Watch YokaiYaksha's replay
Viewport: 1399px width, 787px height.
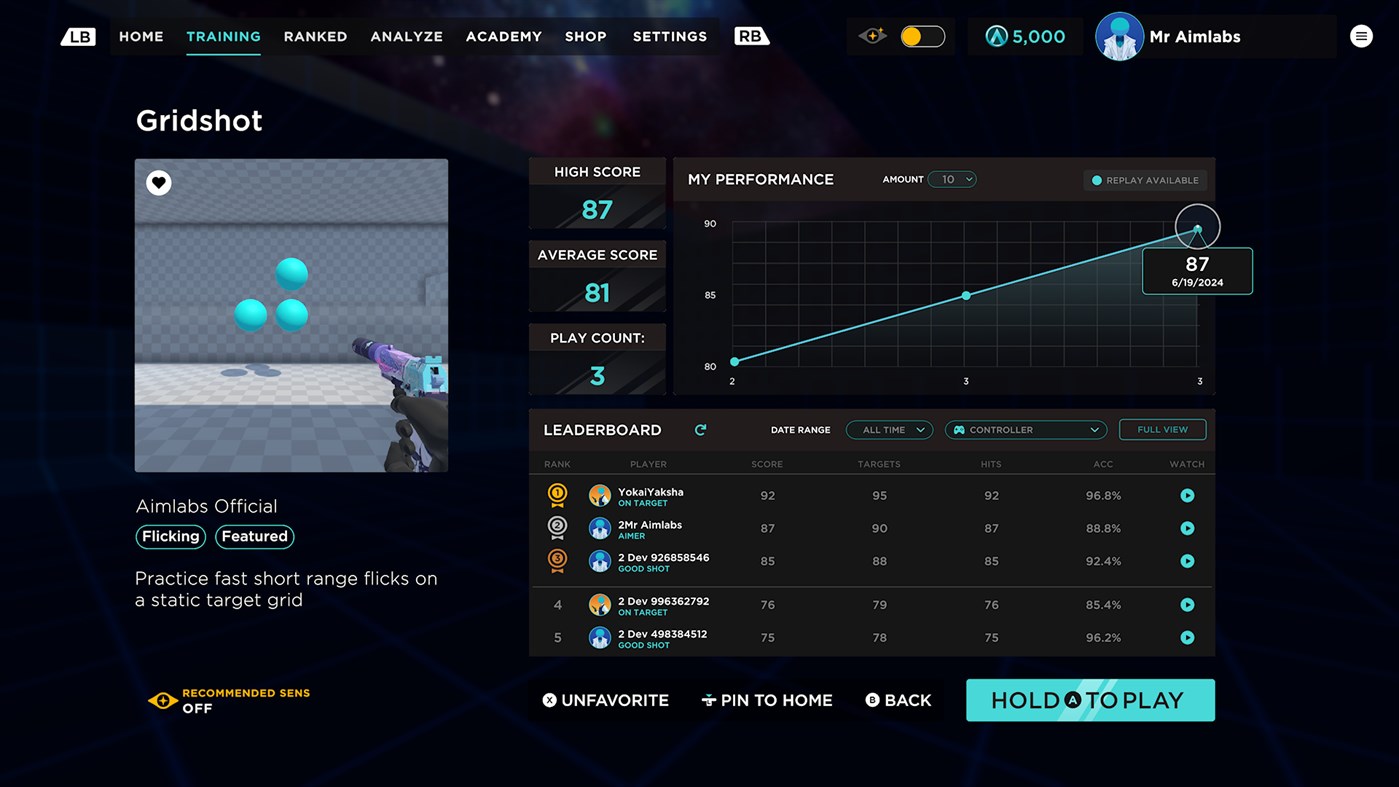[1187, 495]
